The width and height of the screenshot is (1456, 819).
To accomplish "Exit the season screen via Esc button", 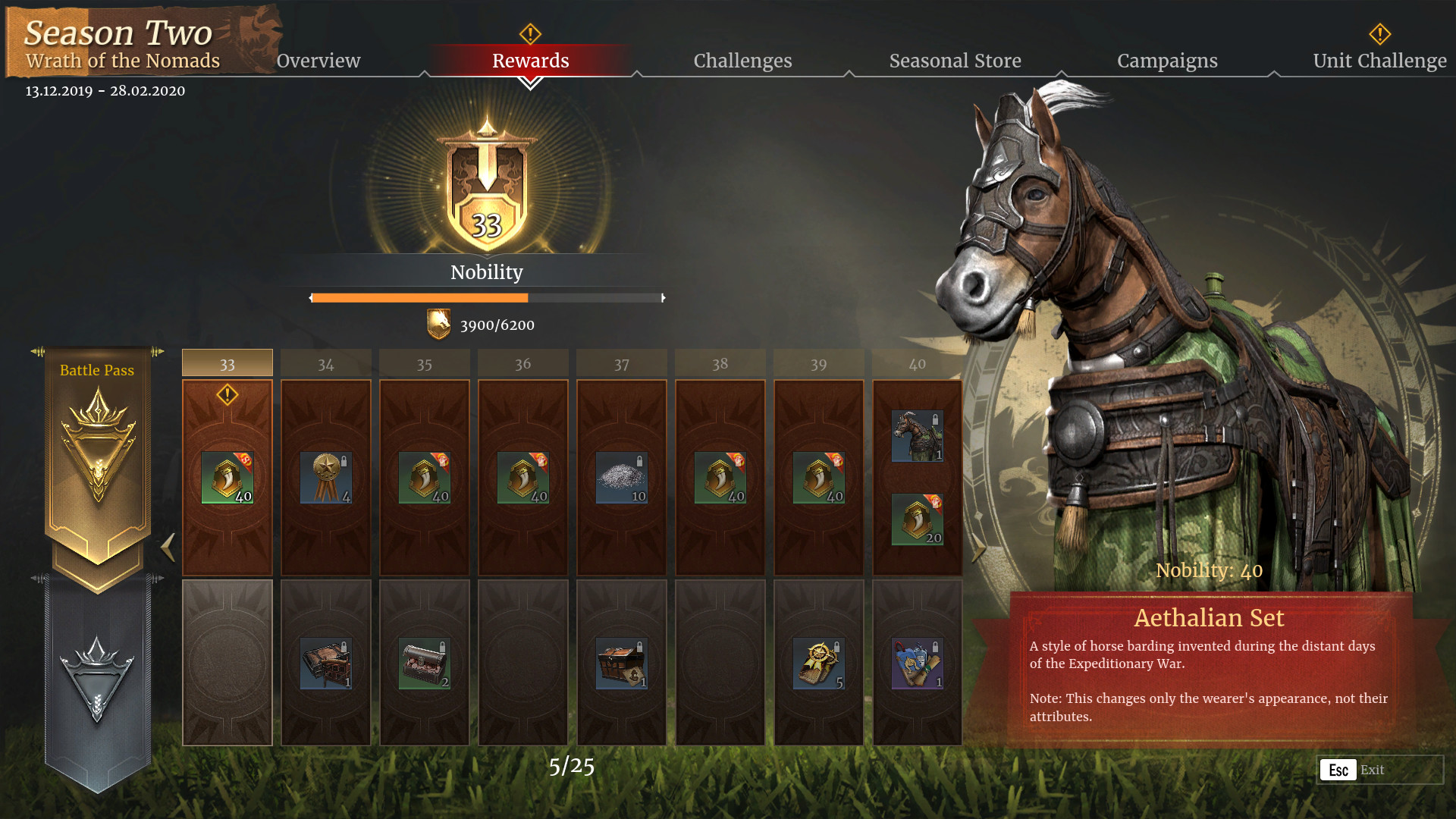I will pos(1338,769).
